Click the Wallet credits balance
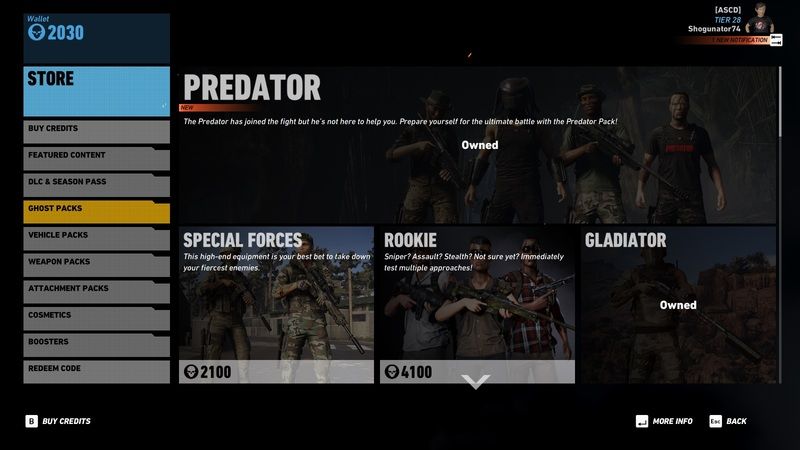This screenshot has width=800, height=450. pyautogui.click(x=56, y=33)
